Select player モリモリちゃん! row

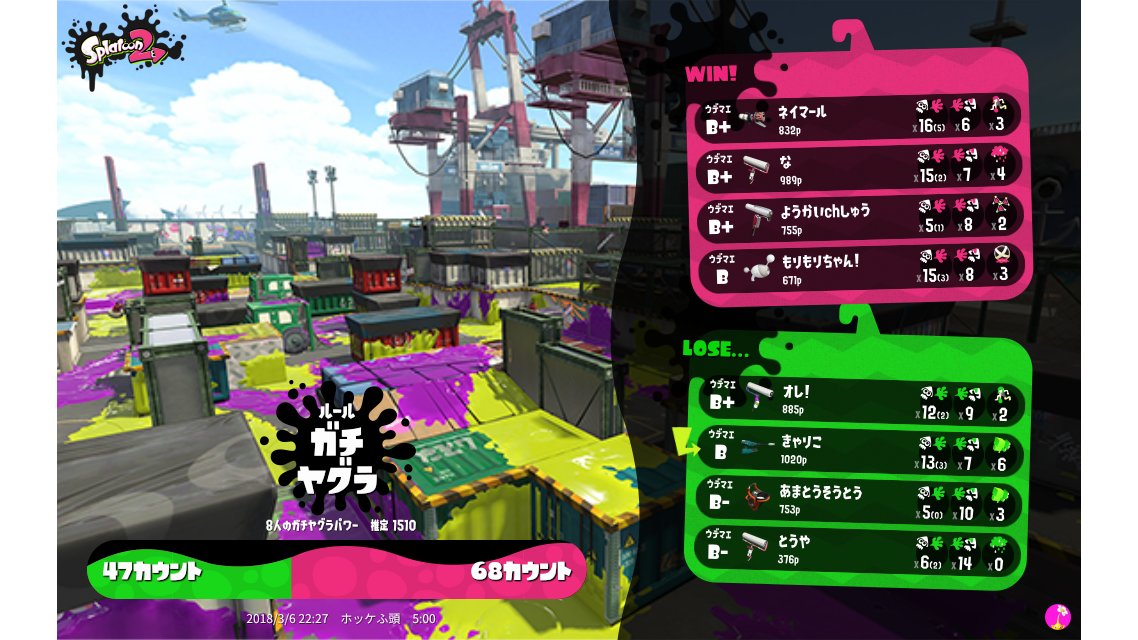coord(858,268)
